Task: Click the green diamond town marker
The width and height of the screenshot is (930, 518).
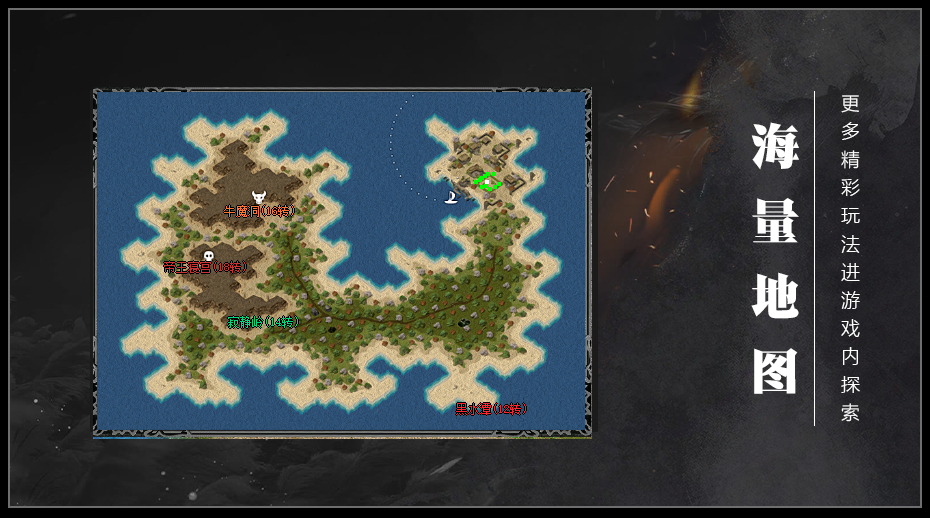Action: click(x=487, y=181)
